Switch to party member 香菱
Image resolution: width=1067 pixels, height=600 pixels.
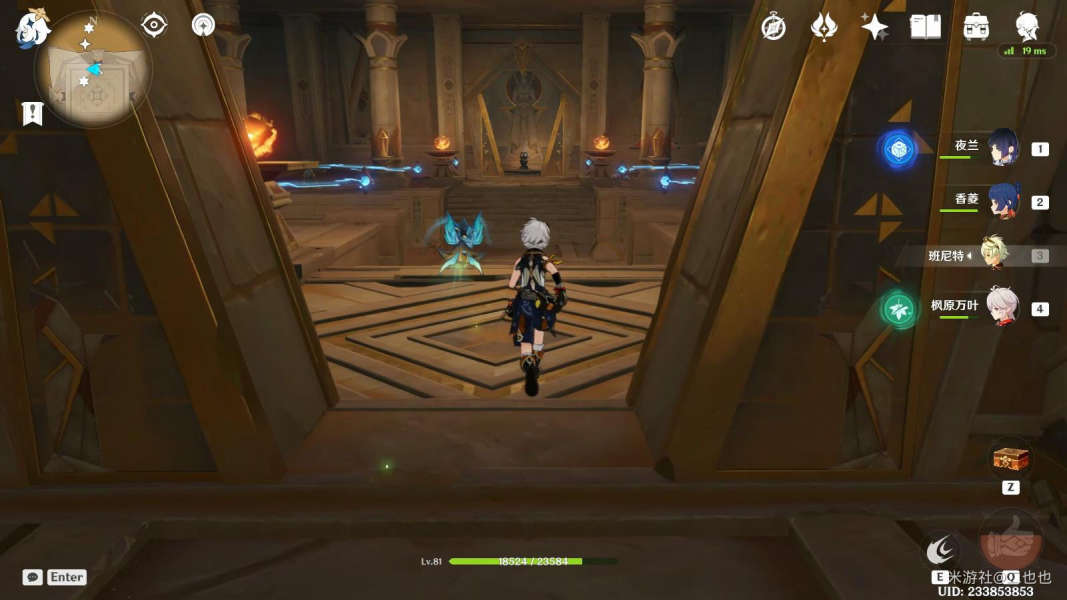coord(1002,201)
